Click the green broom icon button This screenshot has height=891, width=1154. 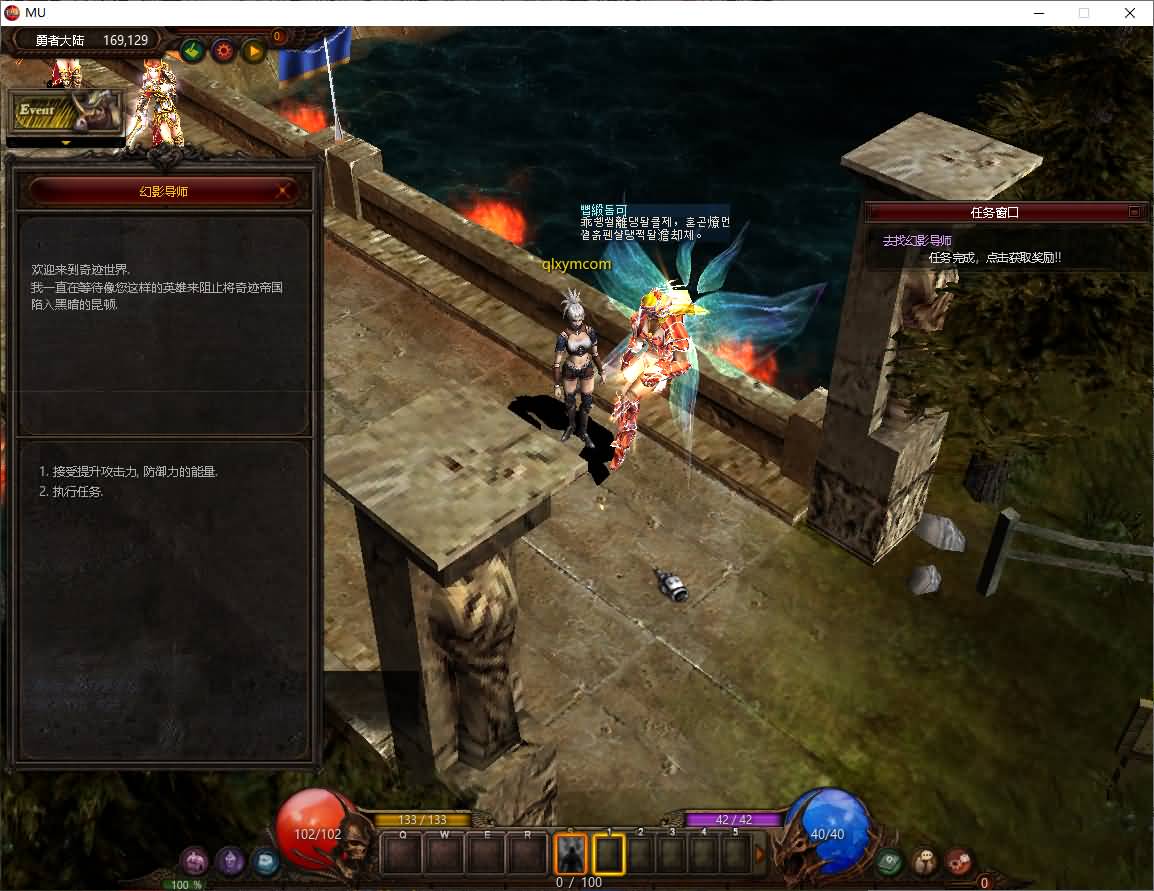pos(193,50)
